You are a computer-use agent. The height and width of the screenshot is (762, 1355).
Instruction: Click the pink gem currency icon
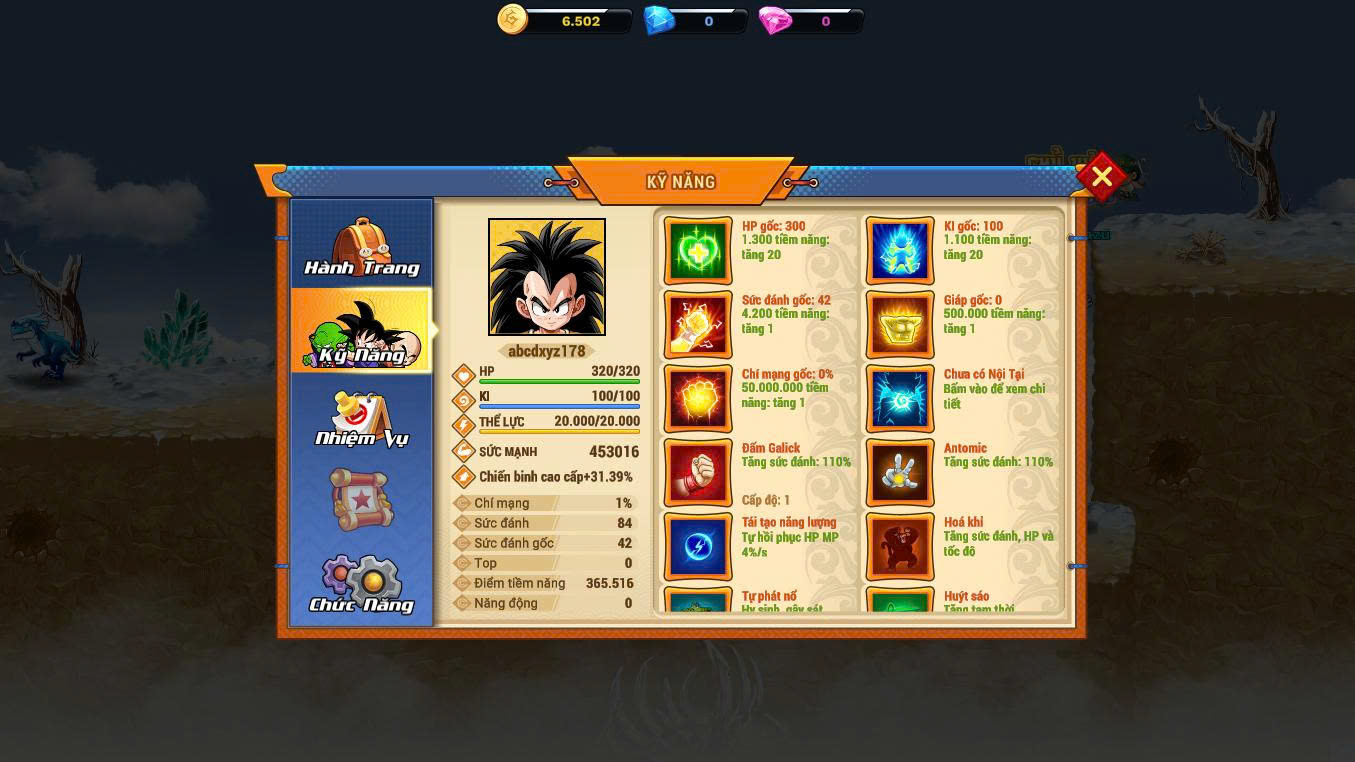pos(775,20)
